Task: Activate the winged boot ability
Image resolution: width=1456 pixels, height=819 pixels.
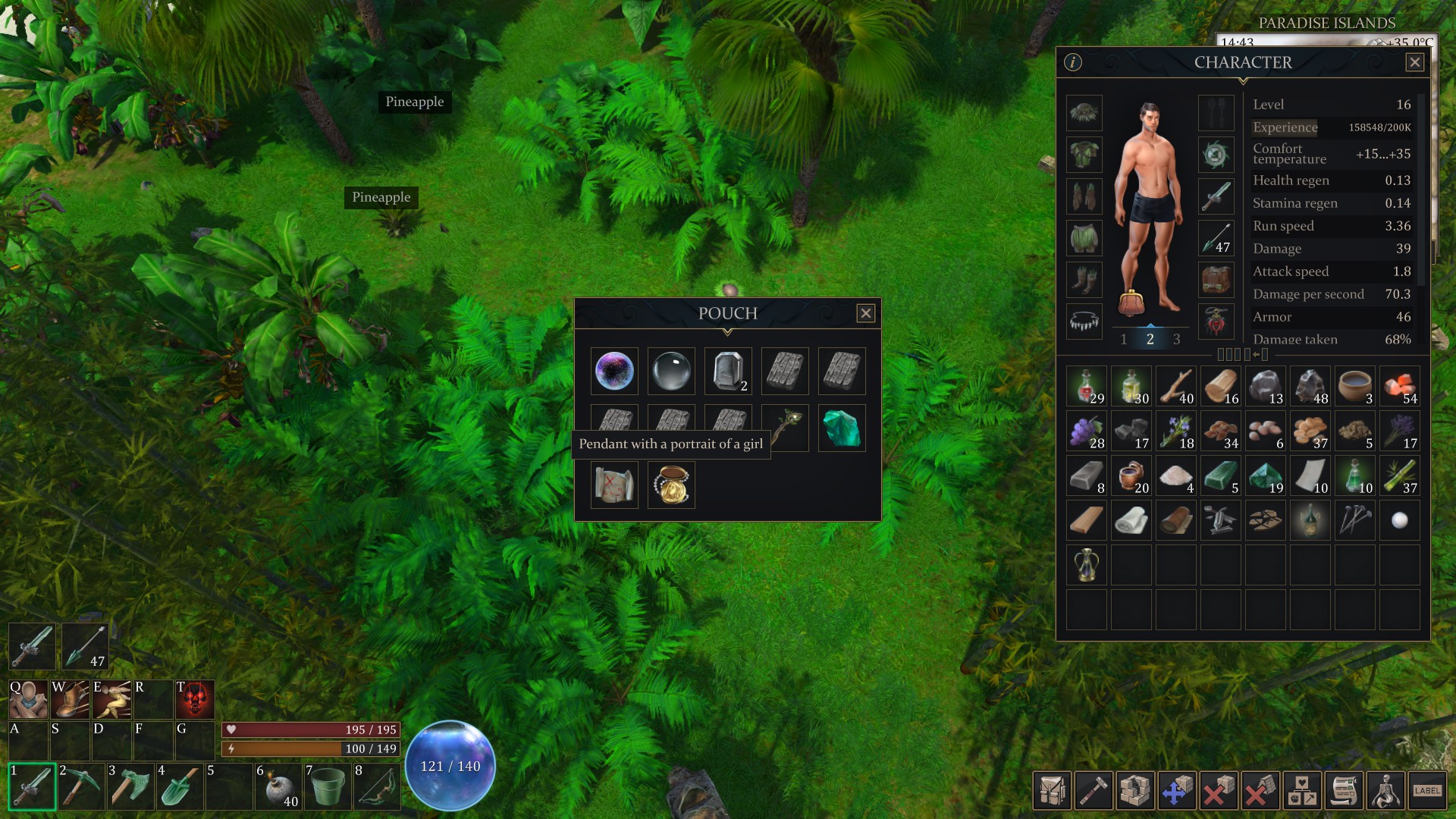Action: (70, 698)
